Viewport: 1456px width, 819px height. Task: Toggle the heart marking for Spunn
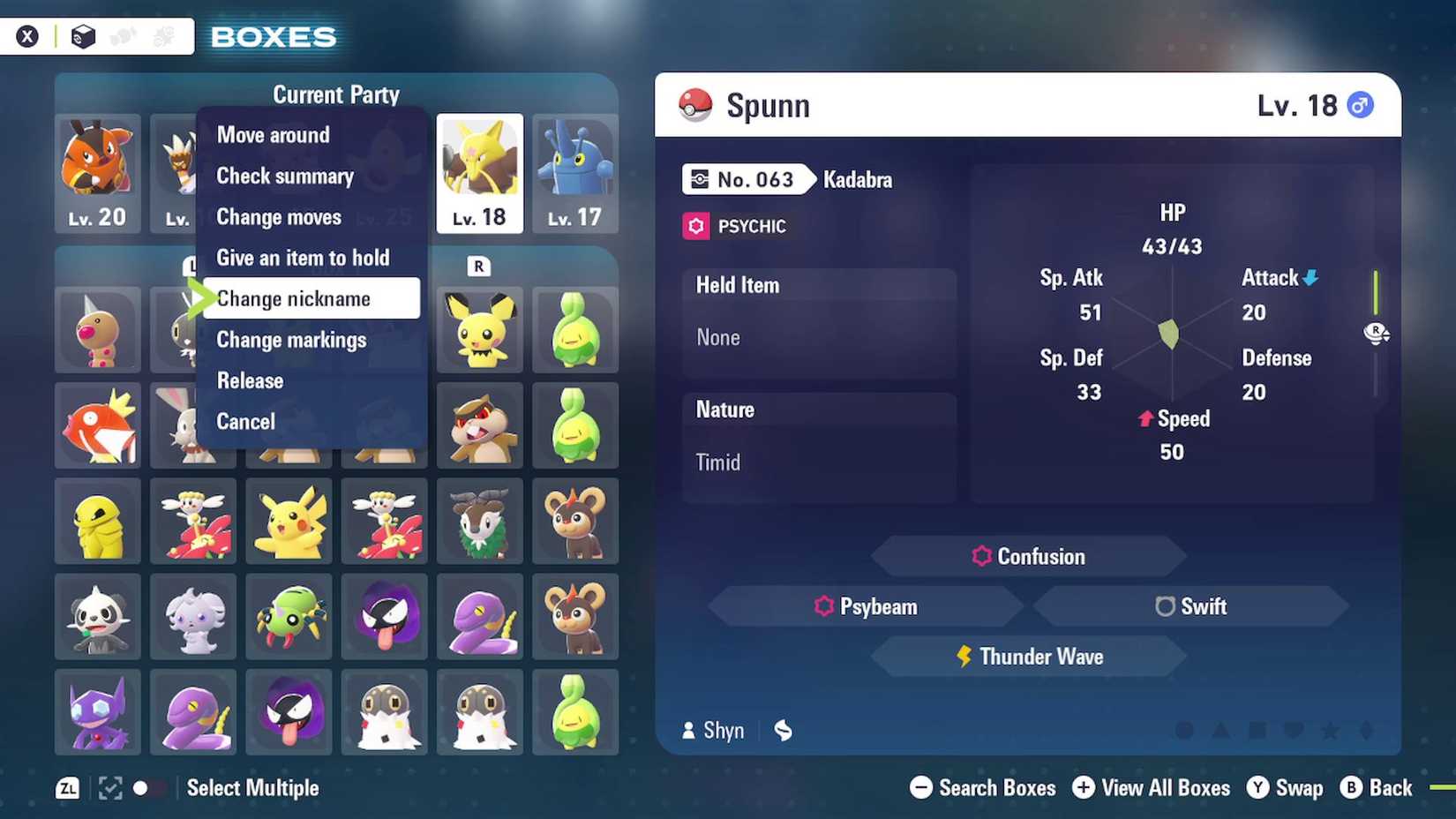(1293, 730)
